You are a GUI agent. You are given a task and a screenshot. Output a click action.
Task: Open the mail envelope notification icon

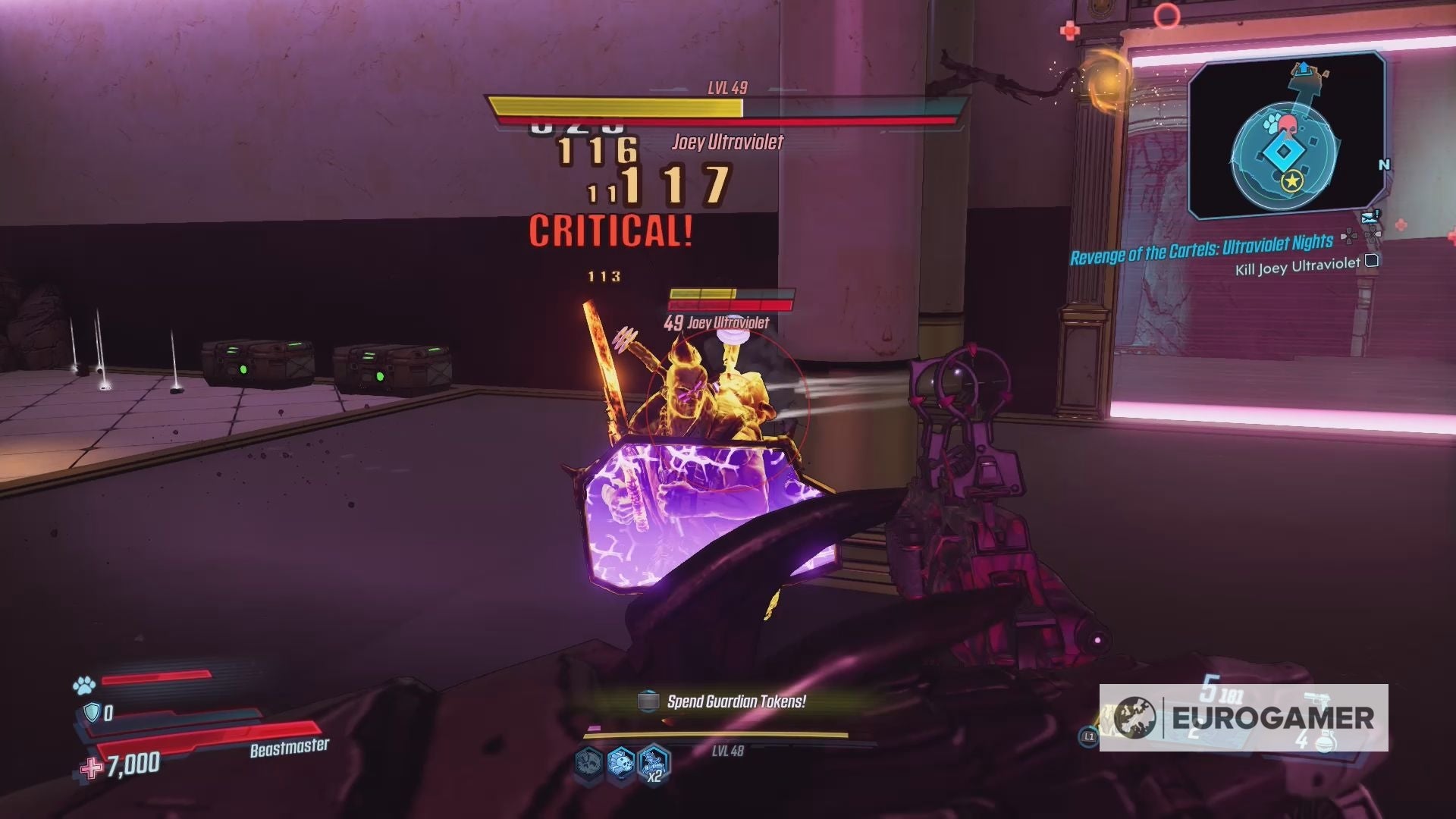pyautogui.click(x=1369, y=216)
